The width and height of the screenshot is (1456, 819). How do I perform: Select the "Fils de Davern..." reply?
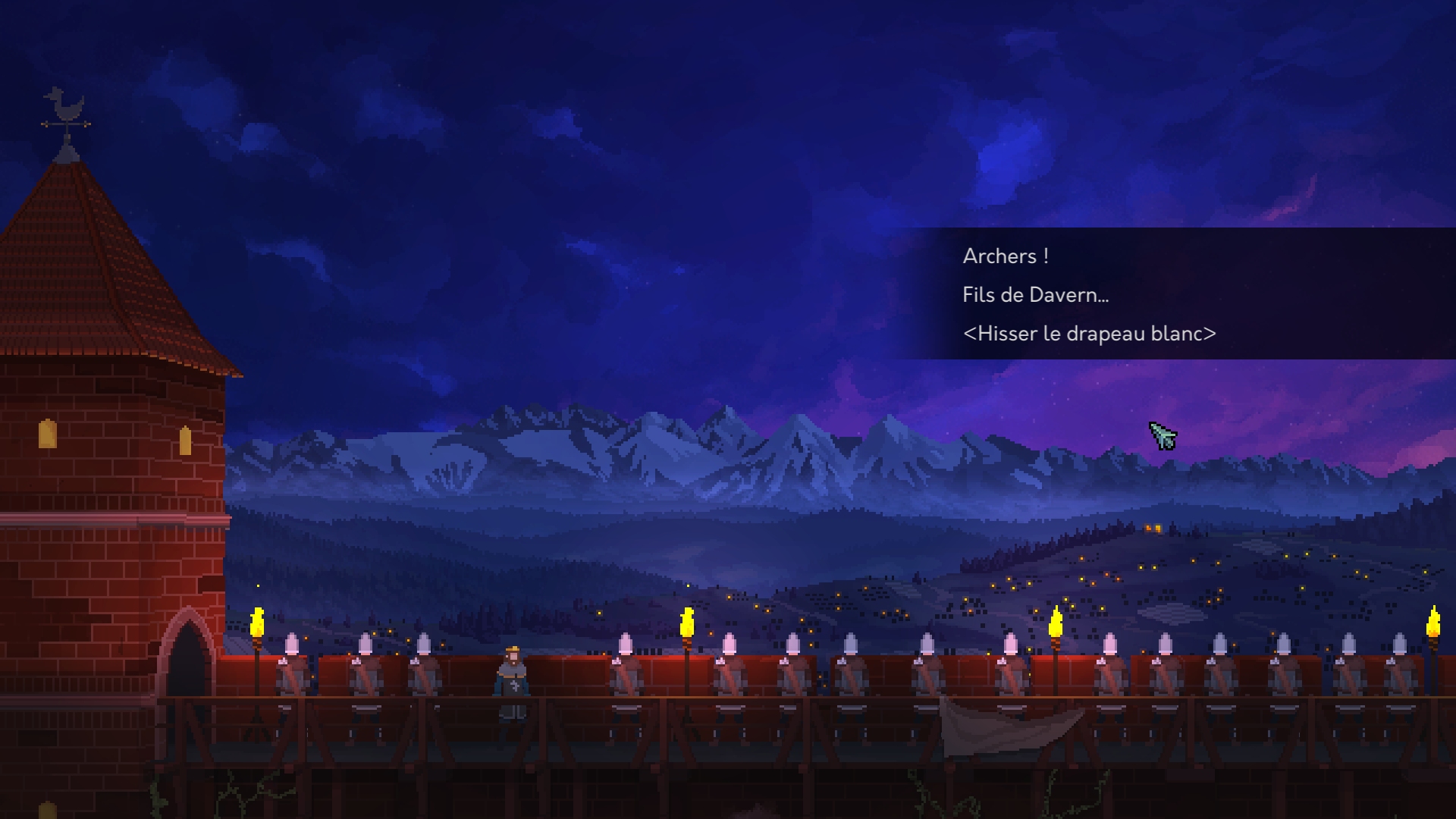(1035, 295)
